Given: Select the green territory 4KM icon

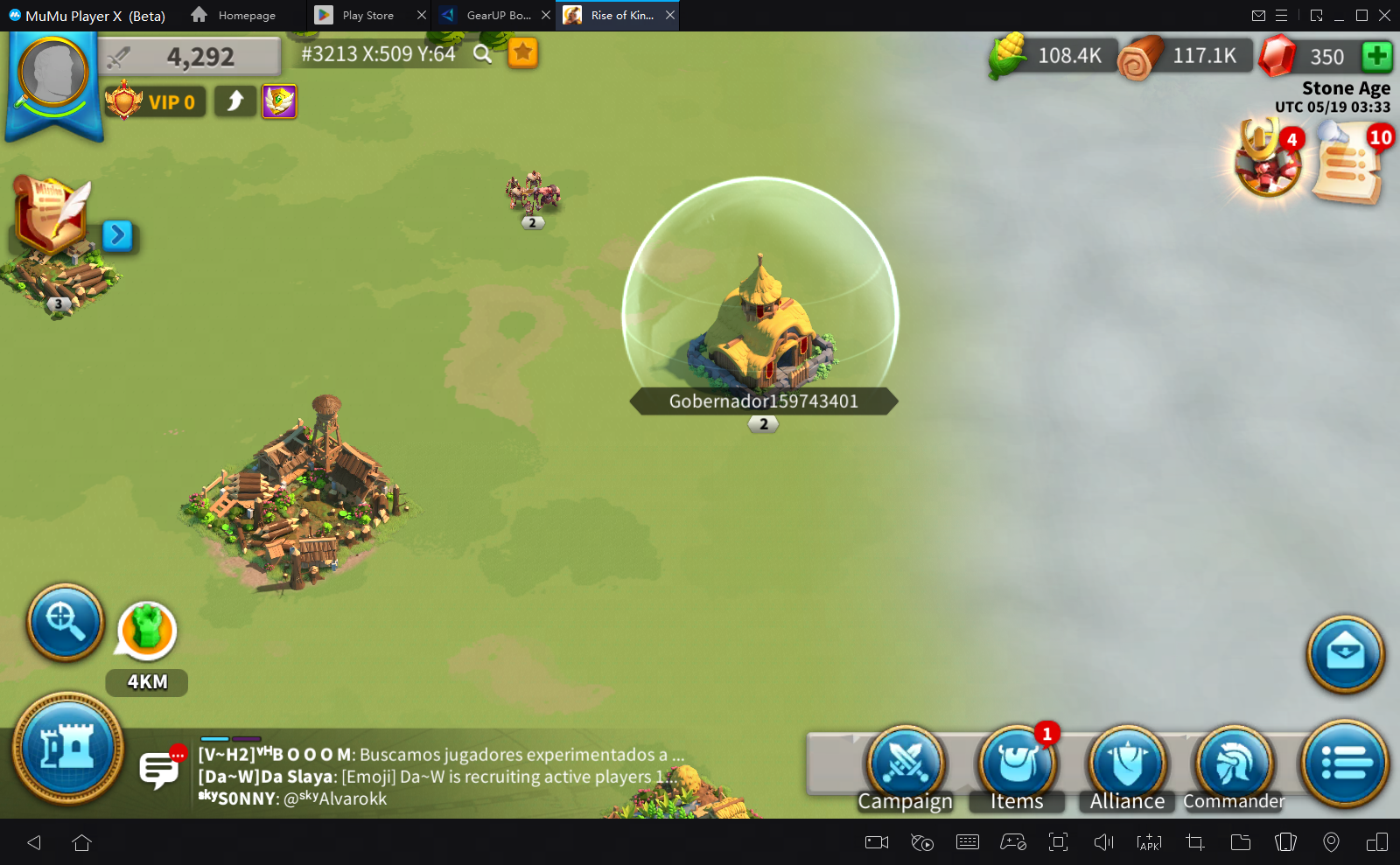Looking at the screenshot, I should click(x=146, y=631).
